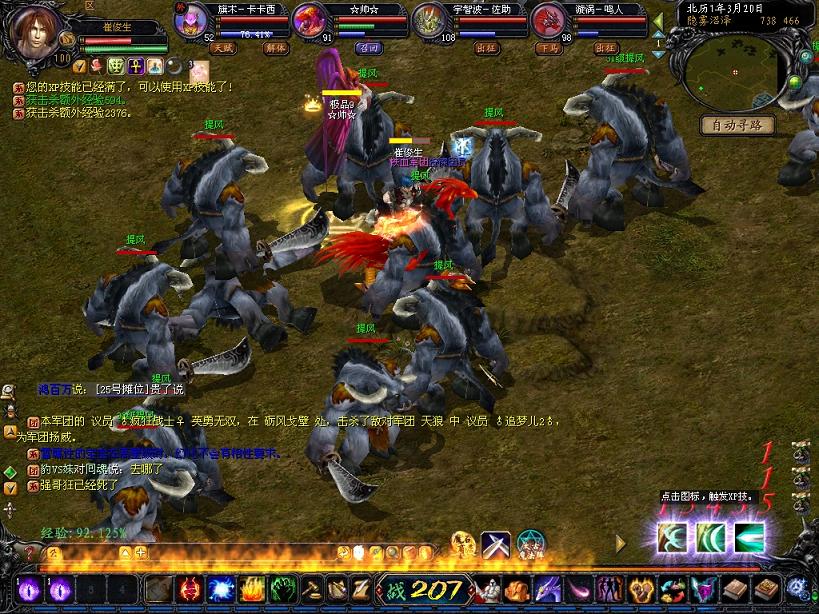
Task: Select party member 宇智波-佐助 portrait
Action: (x=432, y=20)
